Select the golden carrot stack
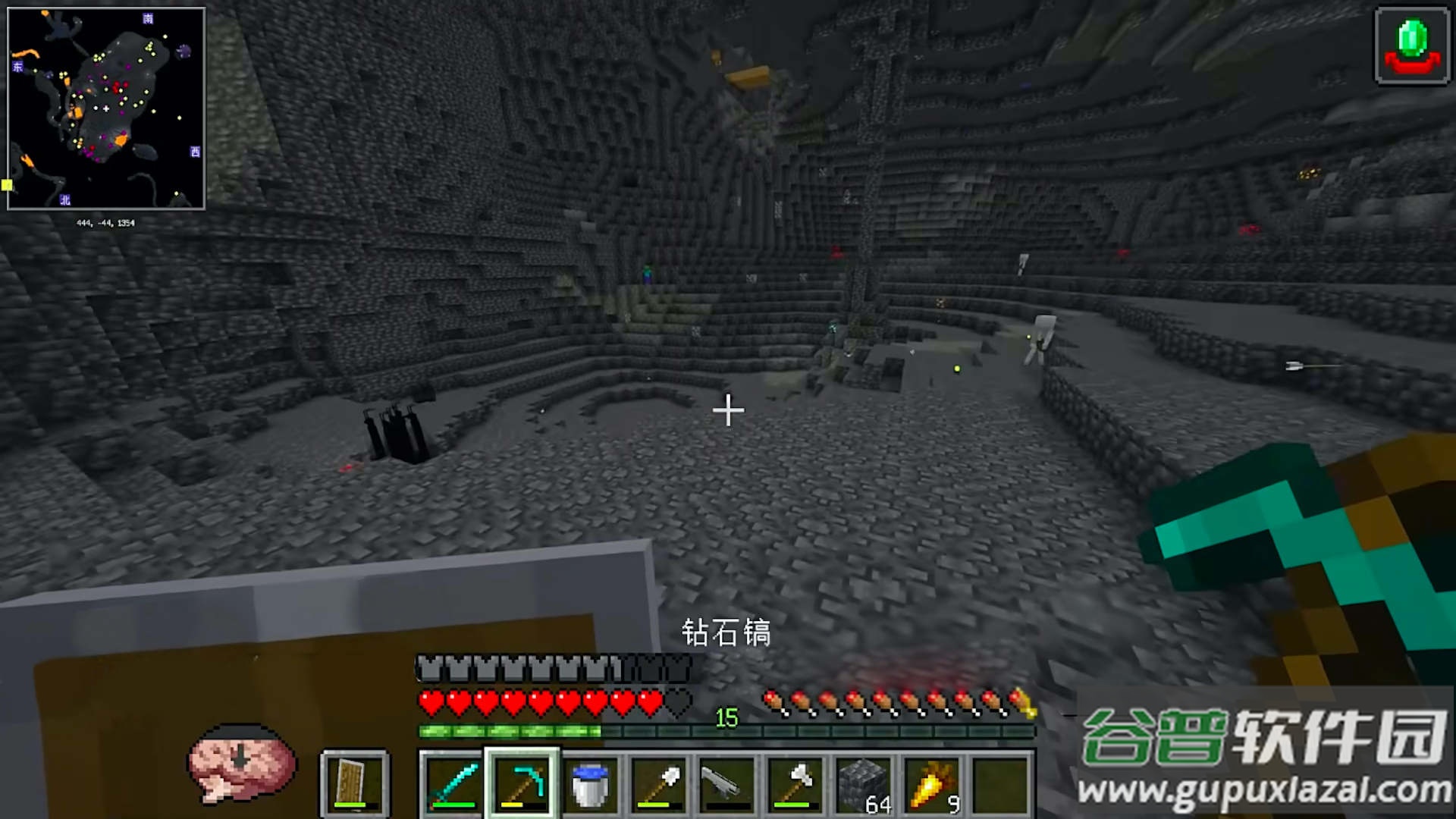The height and width of the screenshot is (819, 1456). click(931, 784)
